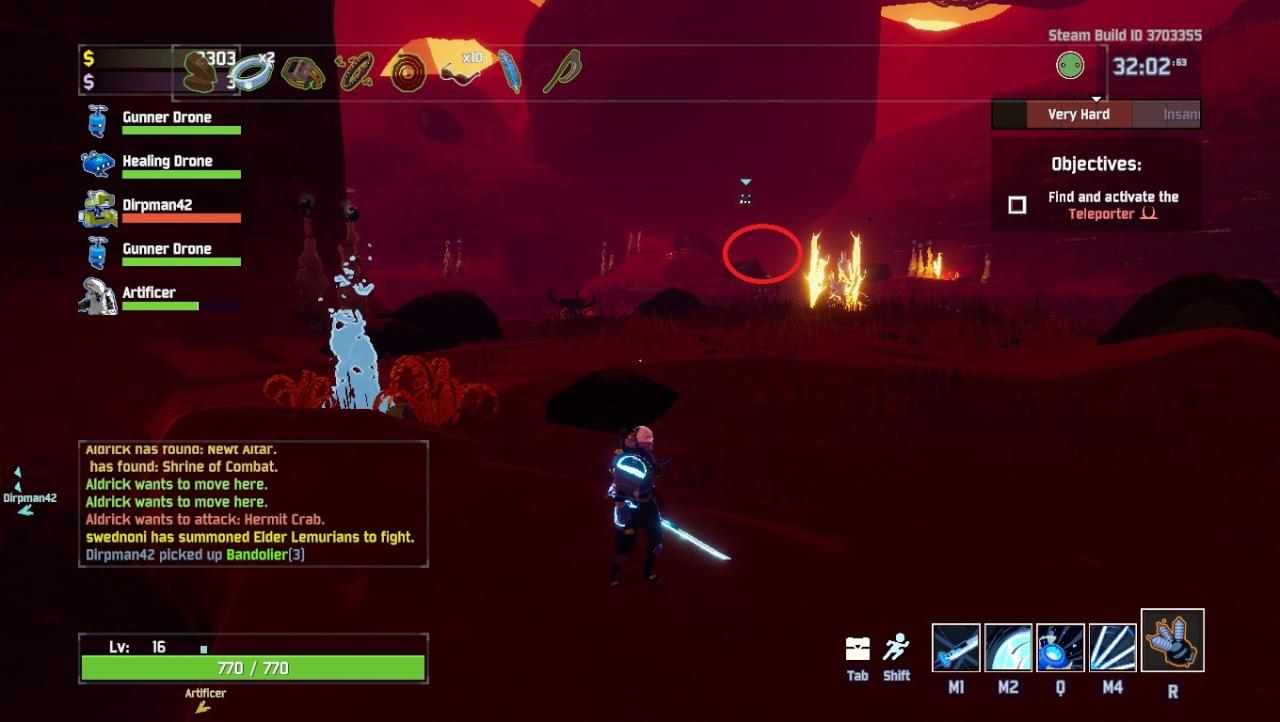Viewport: 1280px width, 722px height.
Task: Trigger the light beams special skill
Action: coord(1112,647)
